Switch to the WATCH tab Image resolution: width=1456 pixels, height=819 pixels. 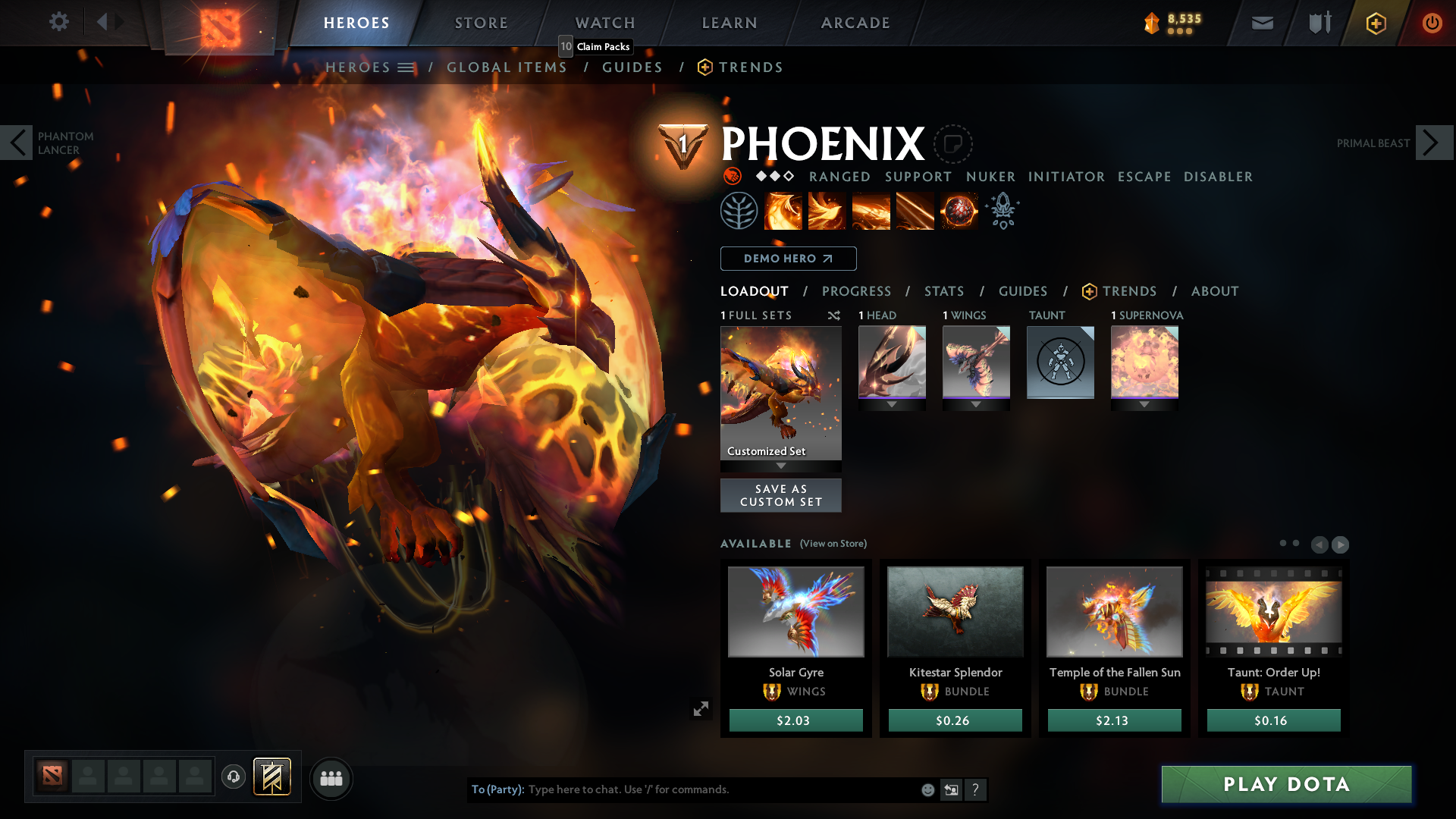tap(604, 23)
